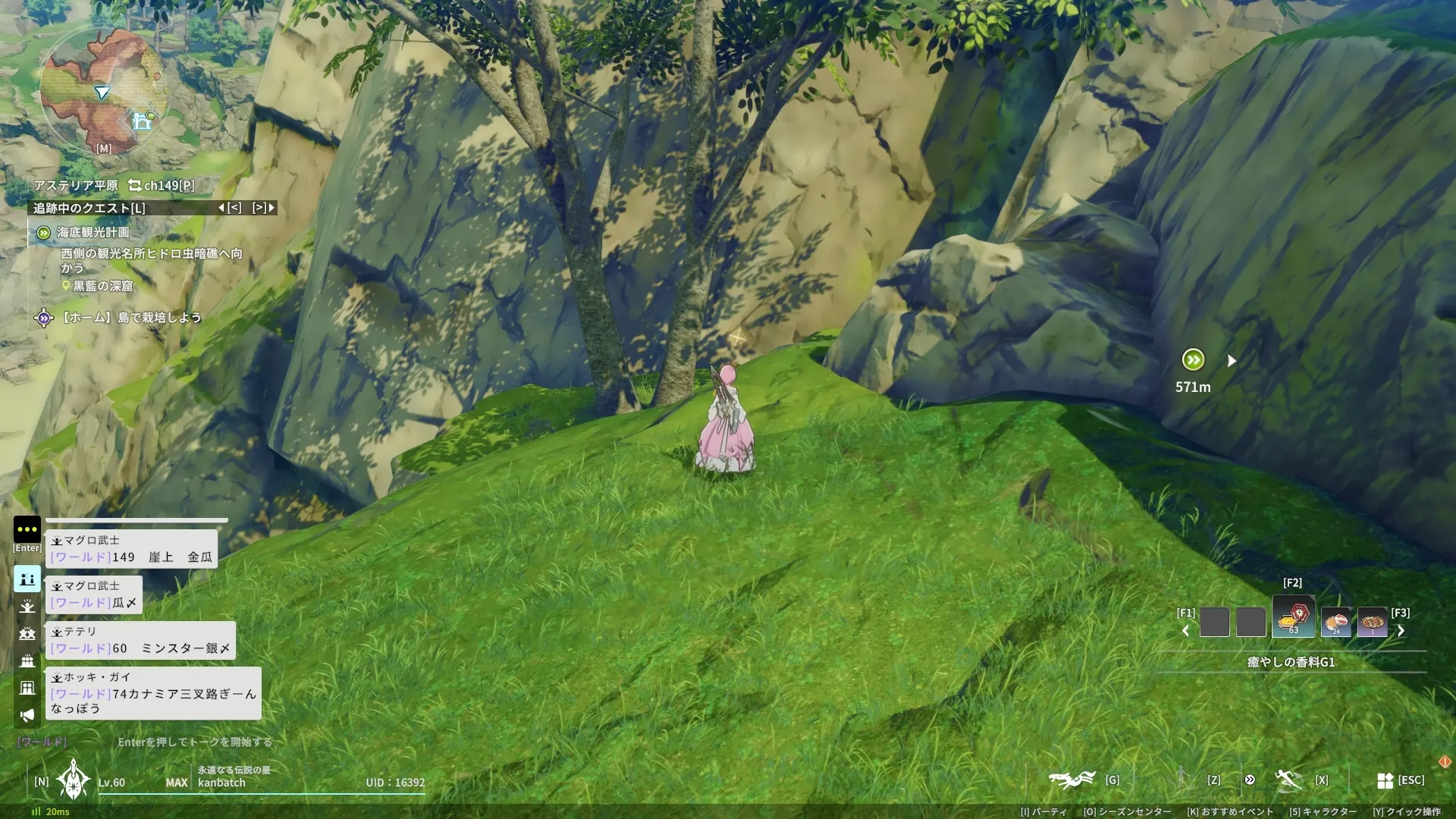1456x819 pixels.
Task: Summon the mount using the dragon icon
Action: tap(1072, 779)
